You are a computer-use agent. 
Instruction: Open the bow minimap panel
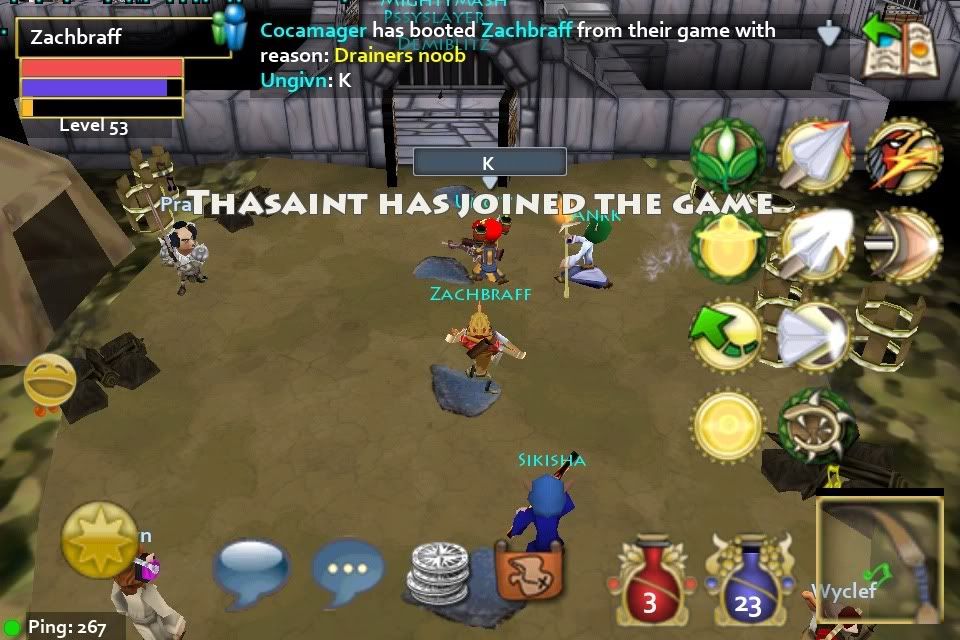880,560
